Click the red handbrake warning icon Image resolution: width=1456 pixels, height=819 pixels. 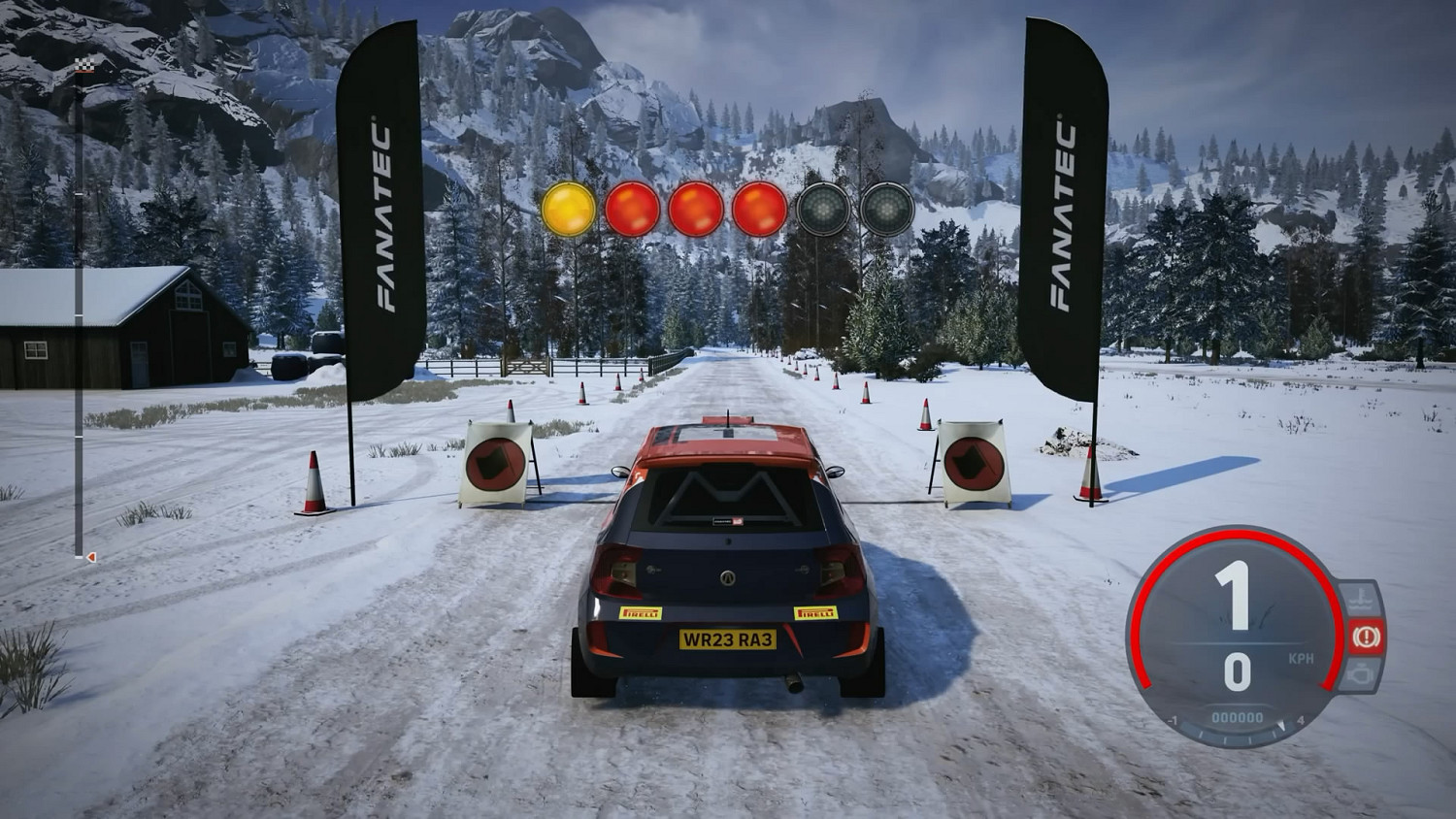click(1368, 638)
